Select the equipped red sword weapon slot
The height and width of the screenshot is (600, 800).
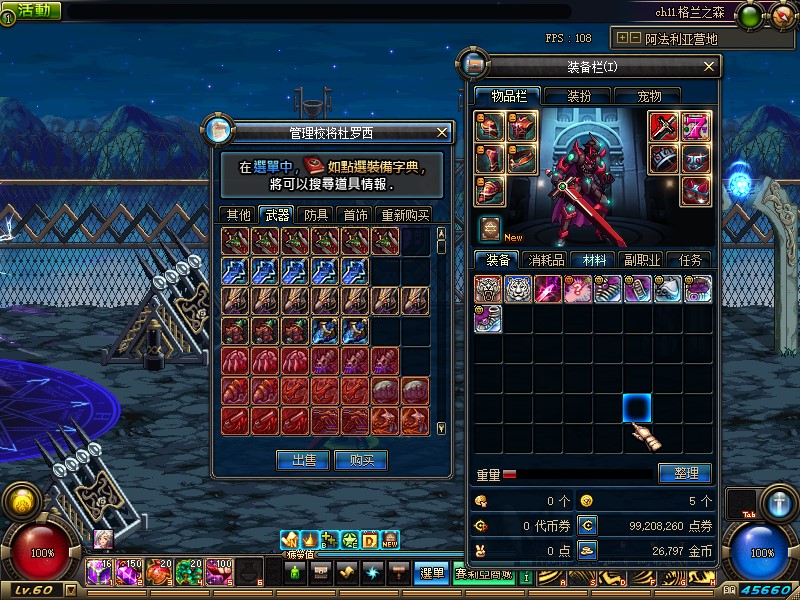664,126
